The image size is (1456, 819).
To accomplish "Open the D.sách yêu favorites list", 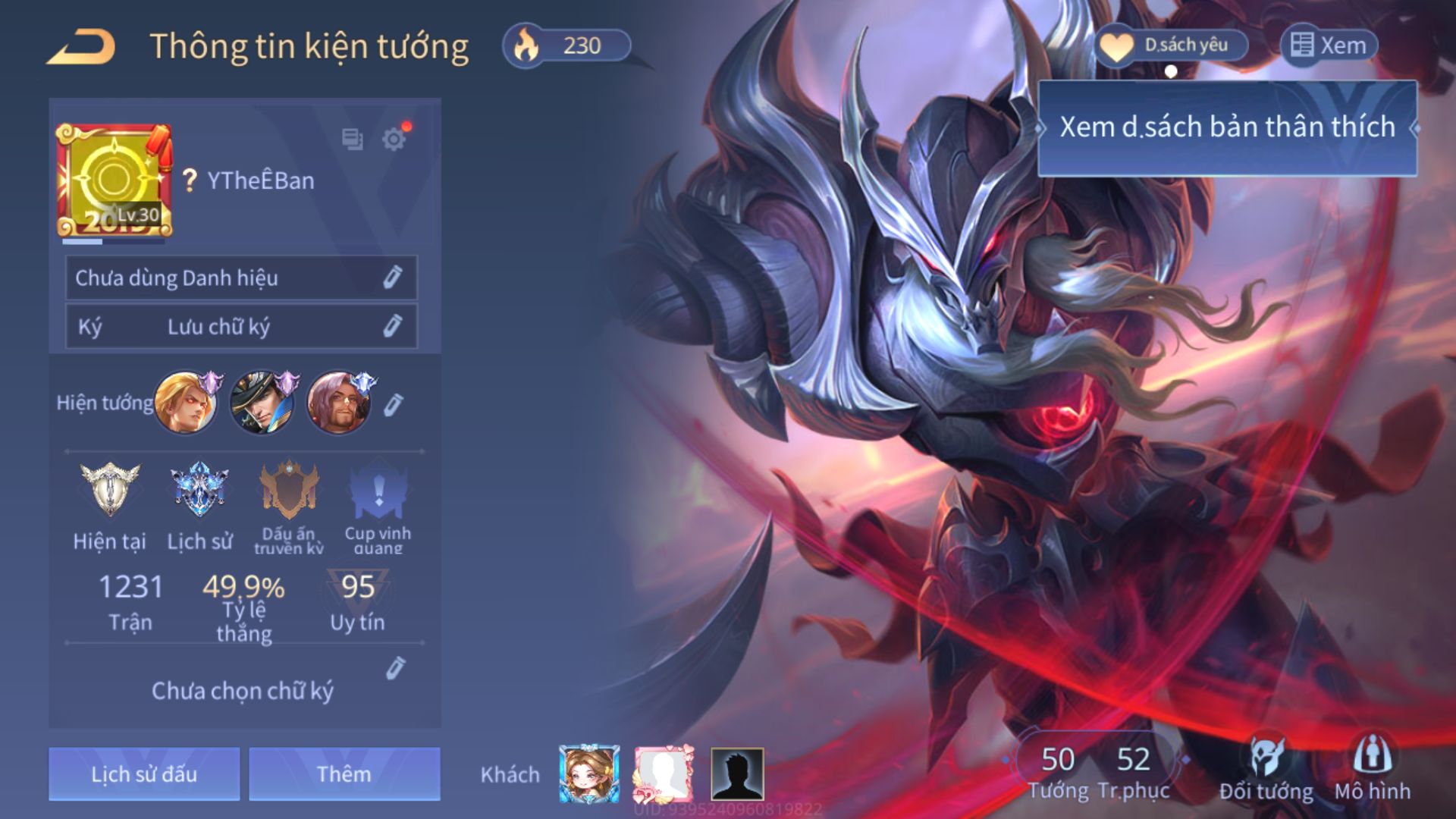I will [x=1172, y=45].
